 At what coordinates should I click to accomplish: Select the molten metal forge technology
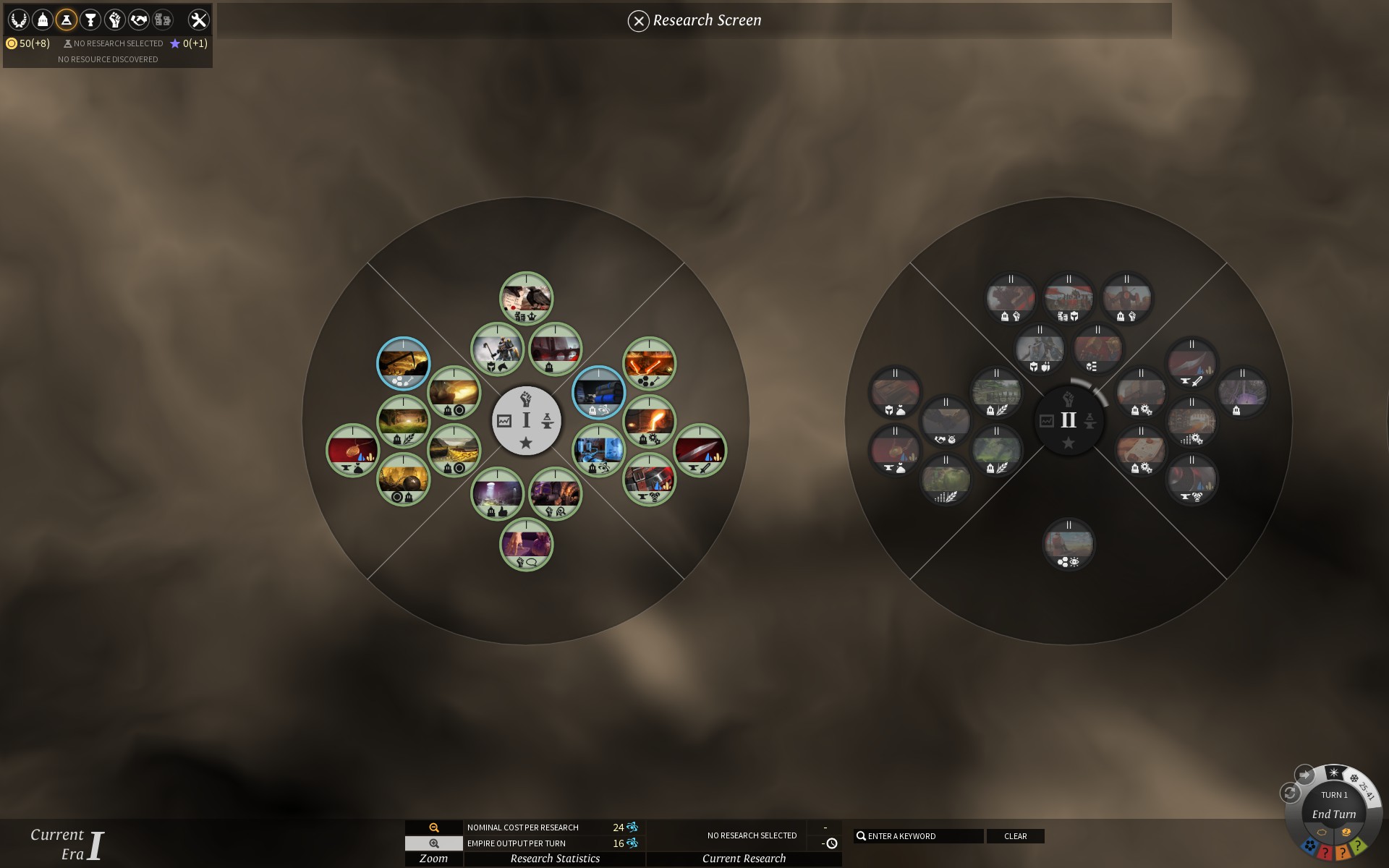650,421
